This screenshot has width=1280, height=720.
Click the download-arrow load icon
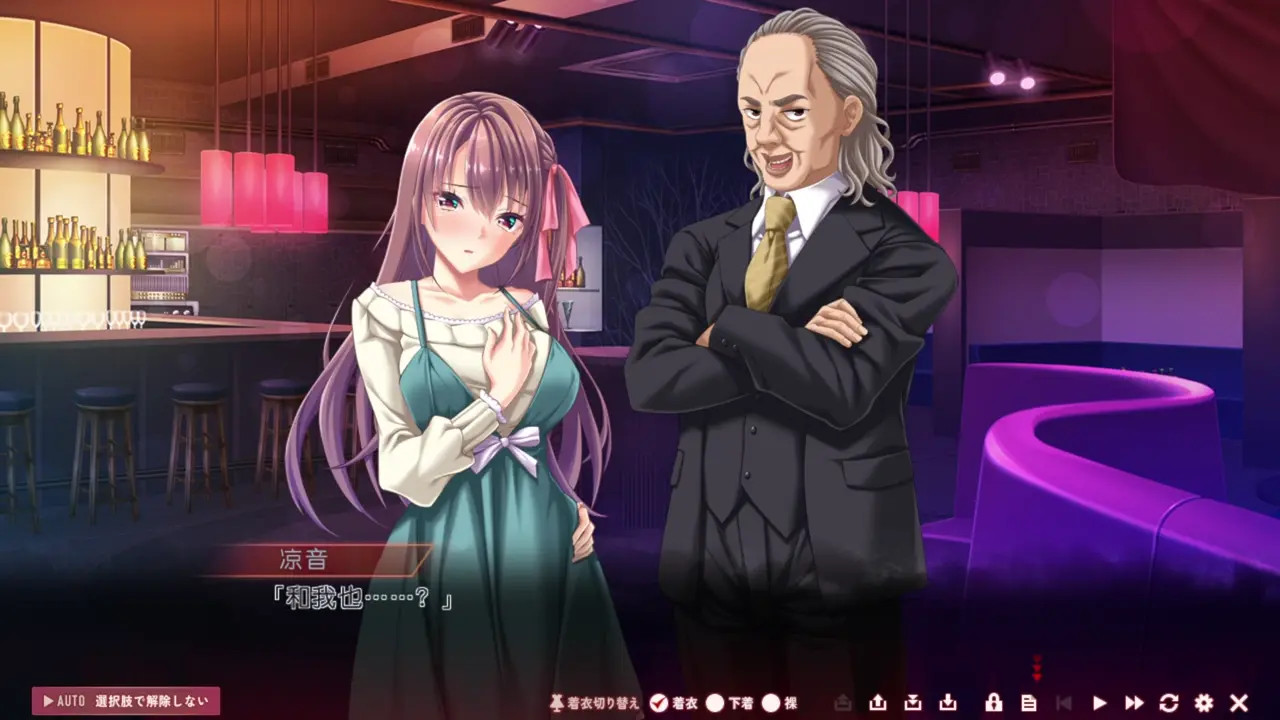[x=948, y=703]
